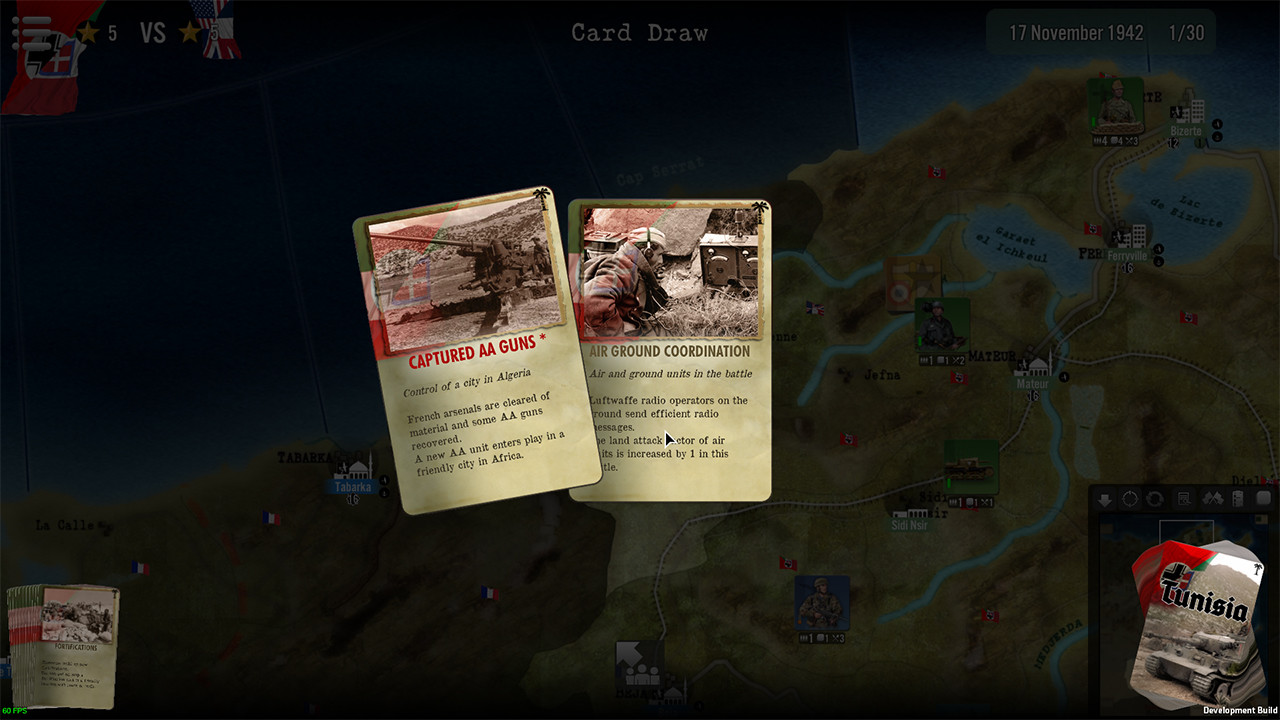This screenshot has height=720, width=1280.
Task: Click the refresh cycle icon in the toolbar
Action: tap(1155, 498)
